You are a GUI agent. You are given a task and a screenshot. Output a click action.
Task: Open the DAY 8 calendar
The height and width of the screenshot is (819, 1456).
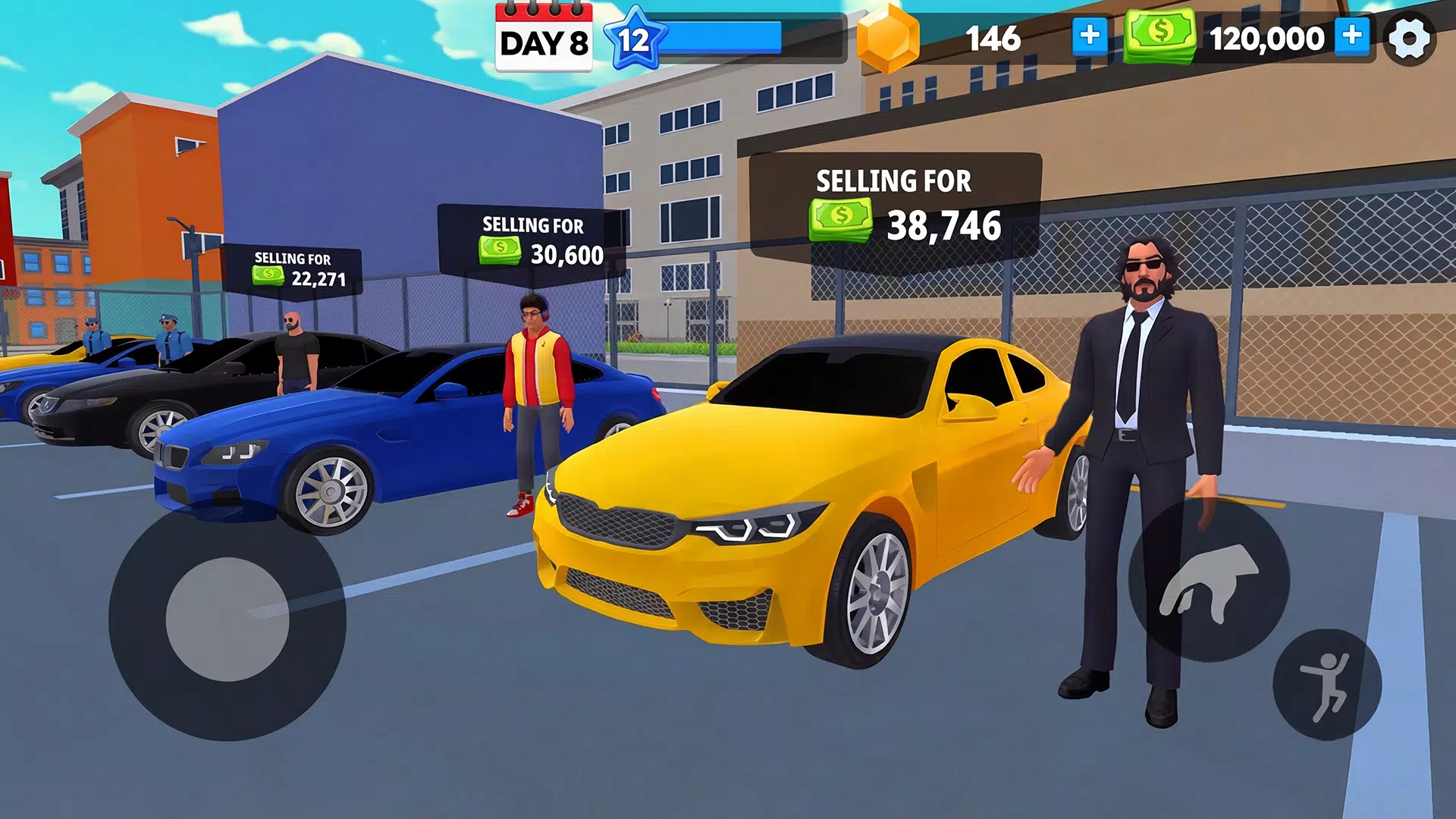[543, 39]
